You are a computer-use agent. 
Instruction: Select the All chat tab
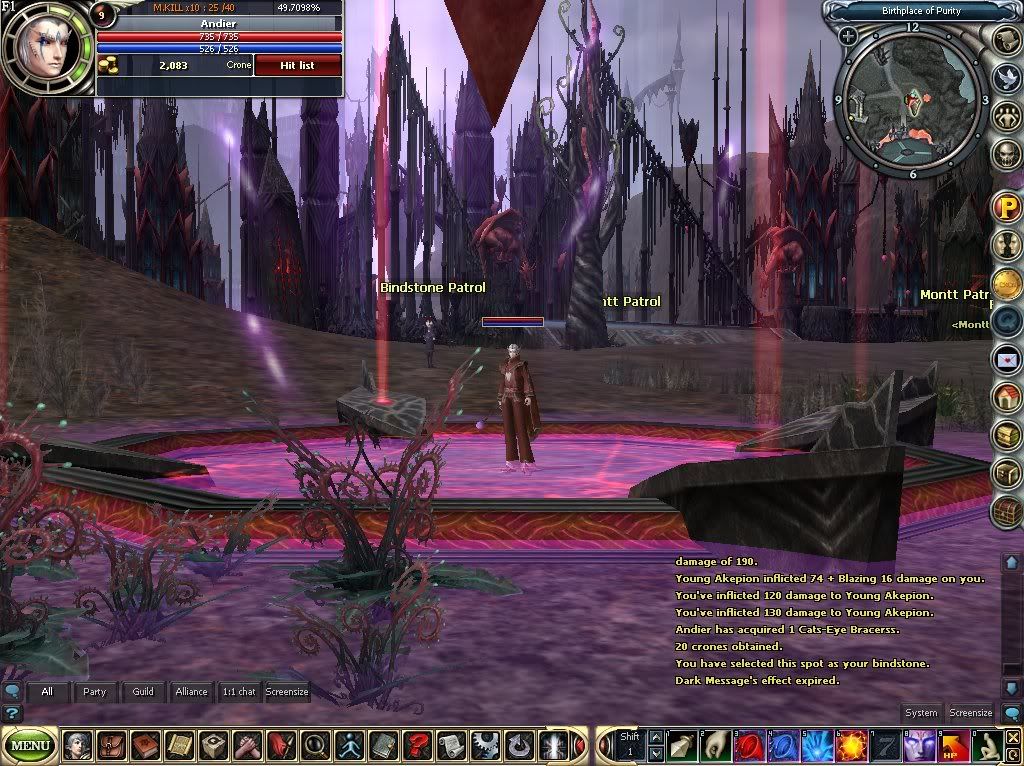[x=47, y=691]
